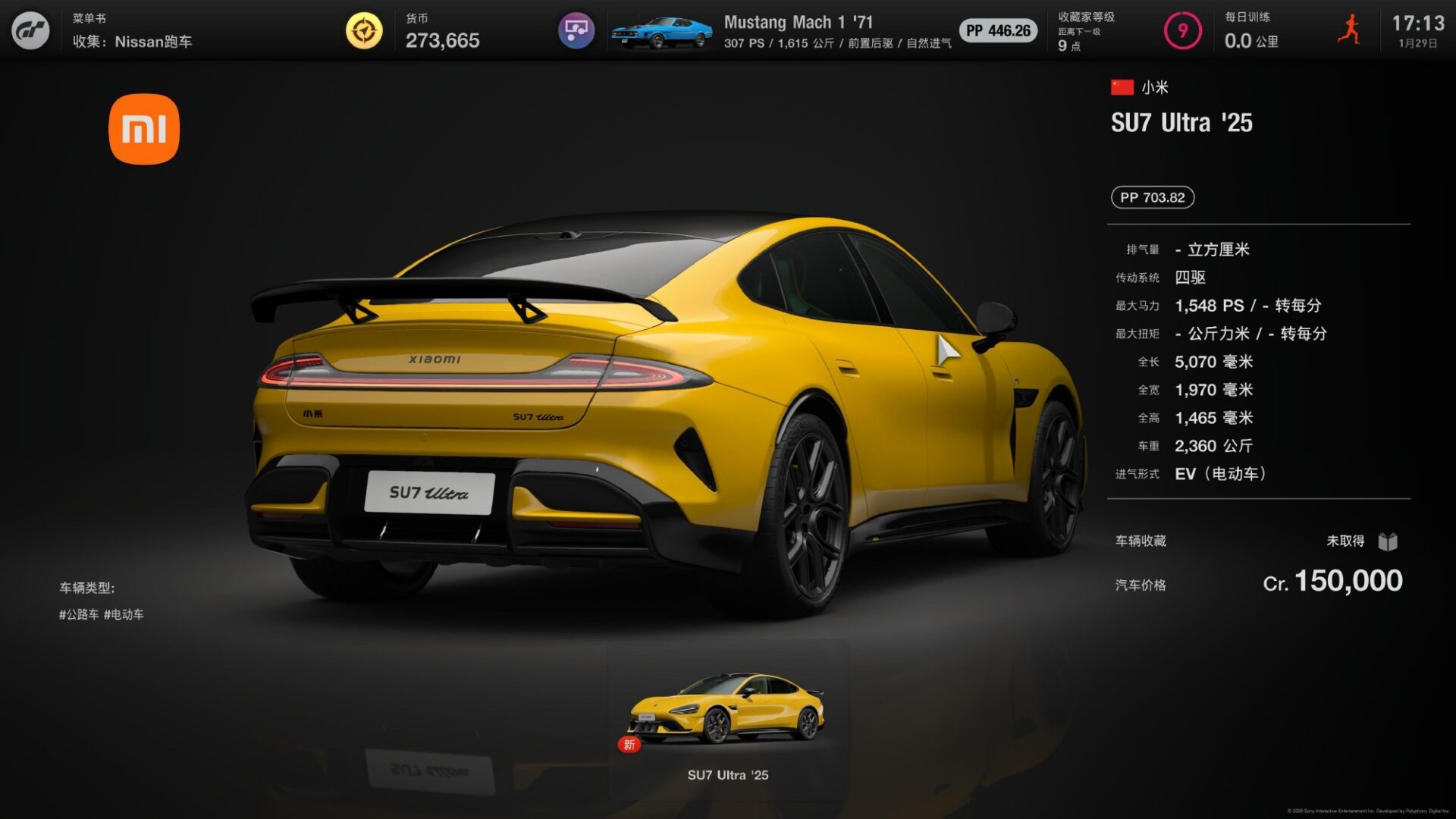Viewport: 1456px width, 819px height.
Task: Click the Xiaomi Mi brand logo
Action: tap(144, 130)
